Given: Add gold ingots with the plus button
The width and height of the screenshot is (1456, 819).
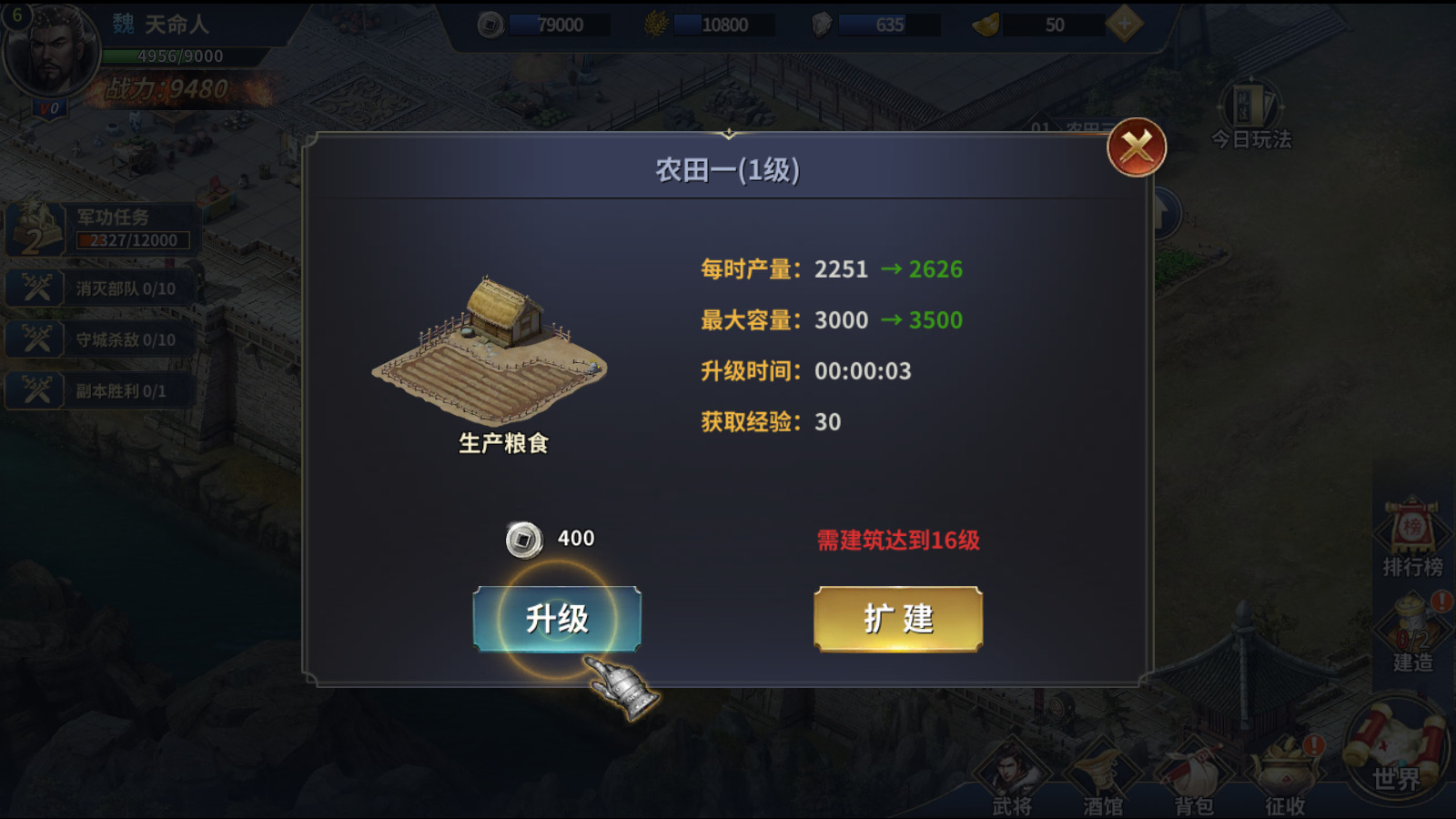Looking at the screenshot, I should coord(1125,25).
